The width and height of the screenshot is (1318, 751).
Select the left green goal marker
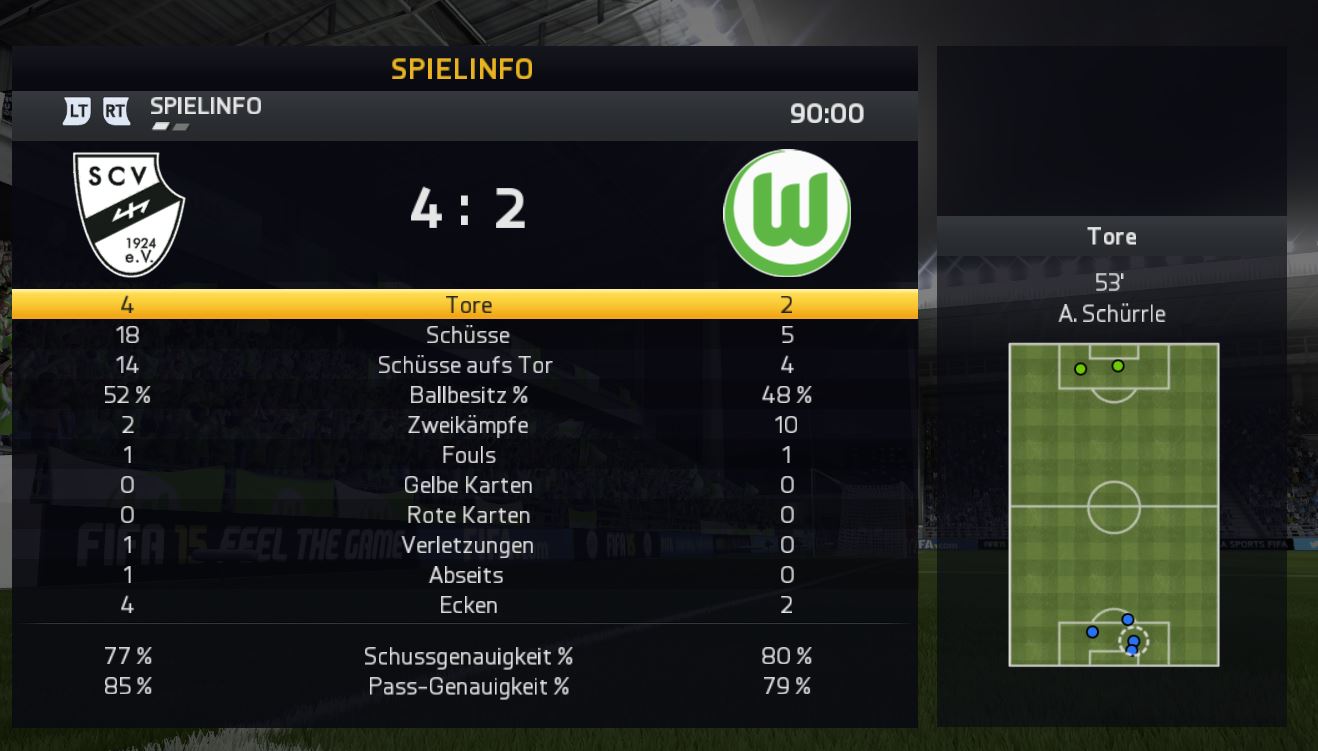pos(1079,366)
